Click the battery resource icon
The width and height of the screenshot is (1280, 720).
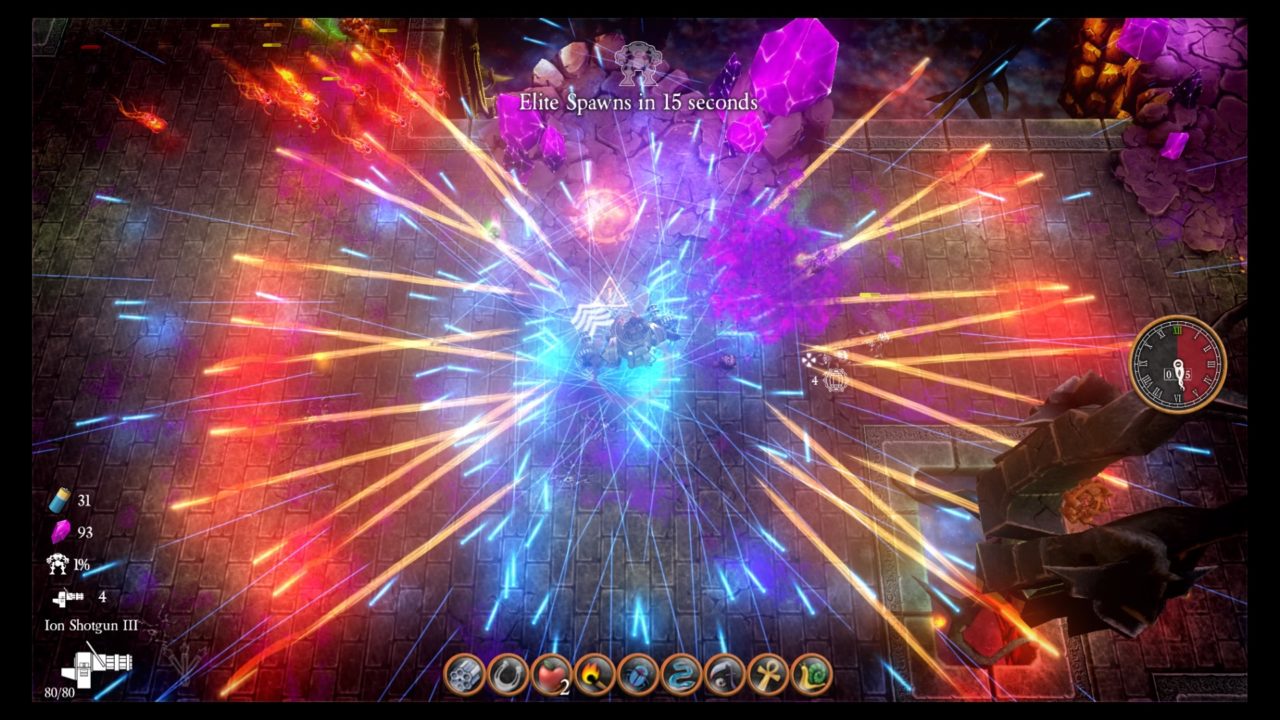coord(59,500)
